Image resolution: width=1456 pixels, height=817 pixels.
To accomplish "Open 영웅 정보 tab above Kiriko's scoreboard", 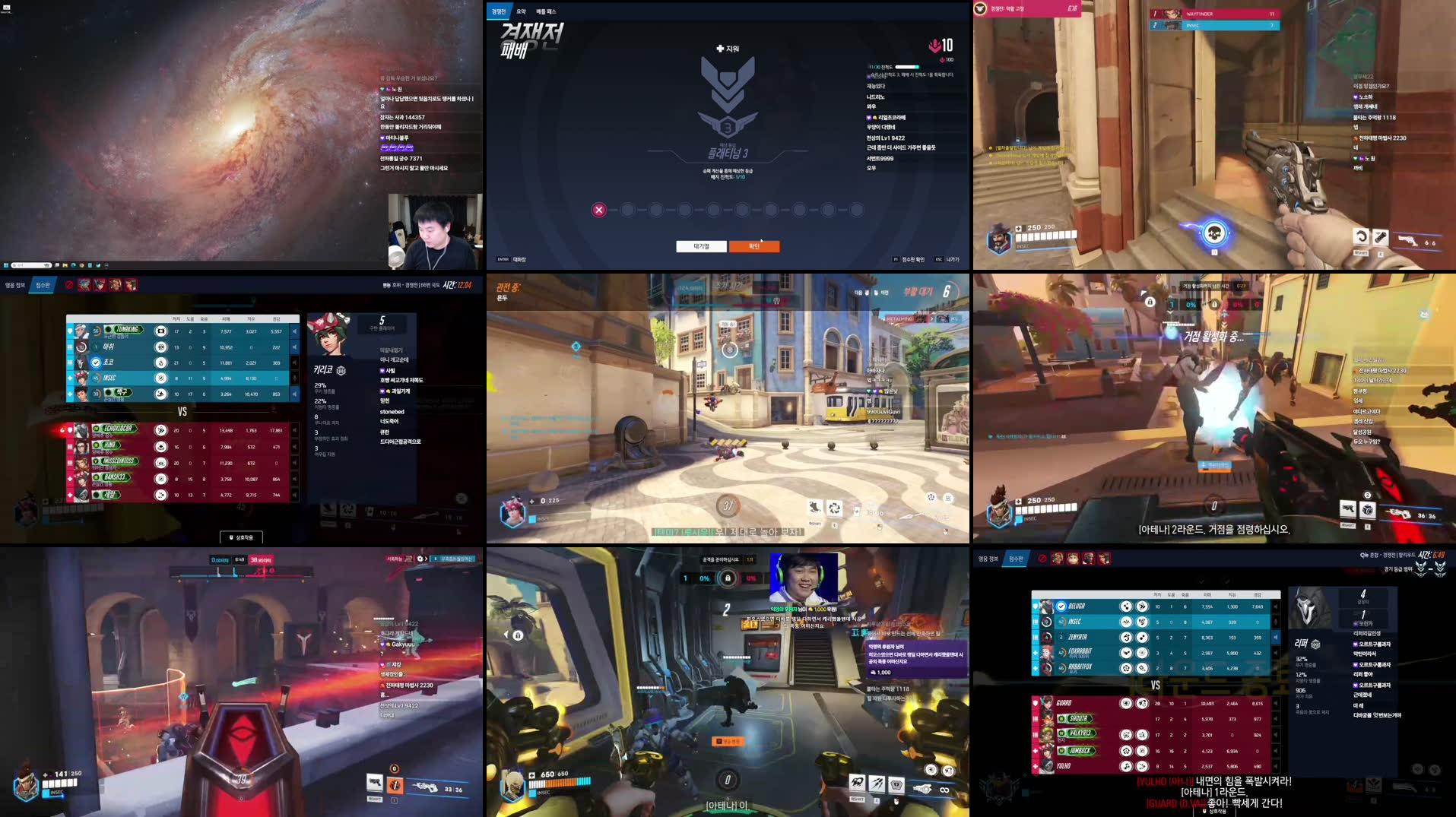I will [x=14, y=285].
